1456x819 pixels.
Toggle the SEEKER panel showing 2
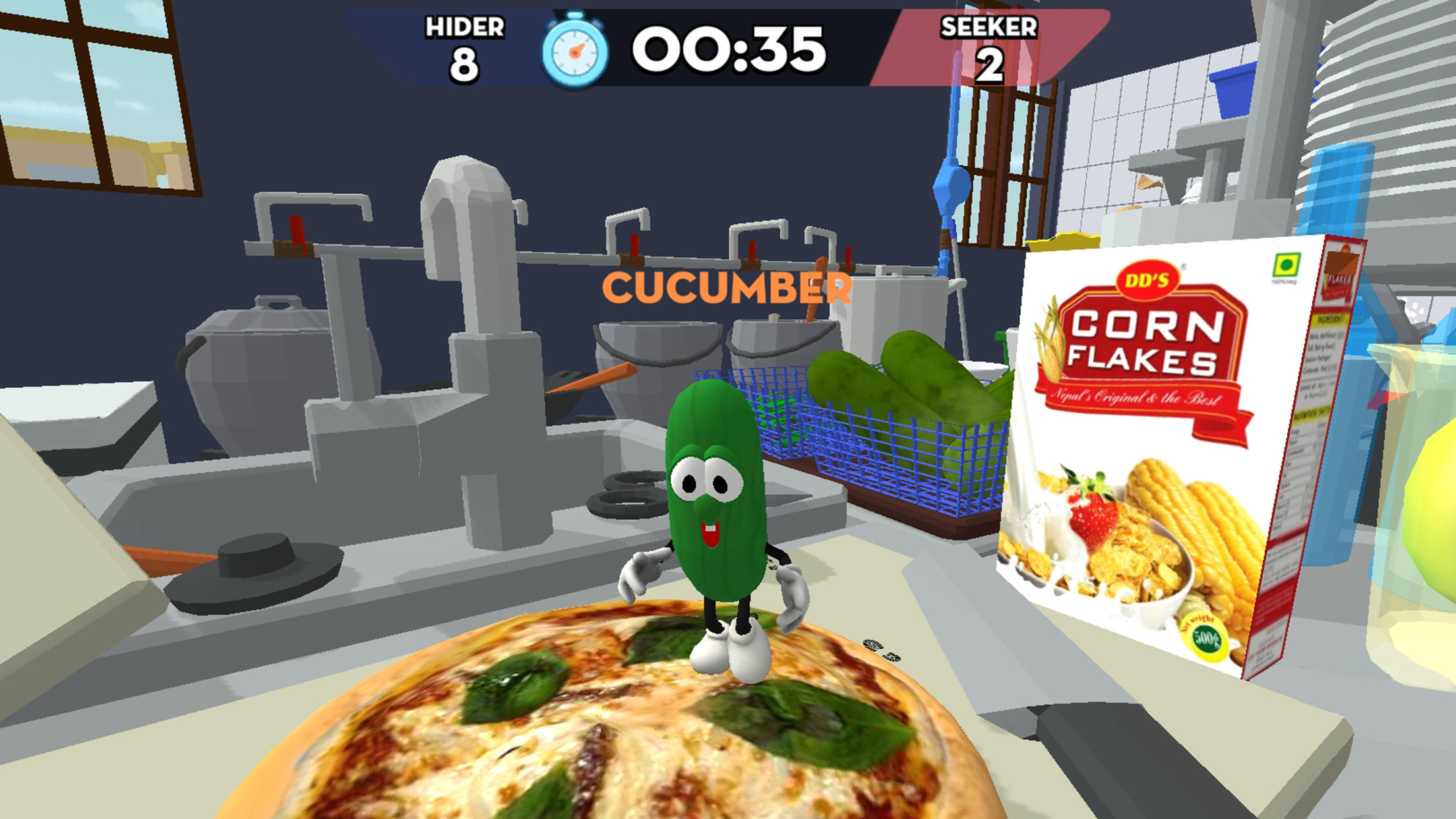pyautogui.click(x=989, y=46)
